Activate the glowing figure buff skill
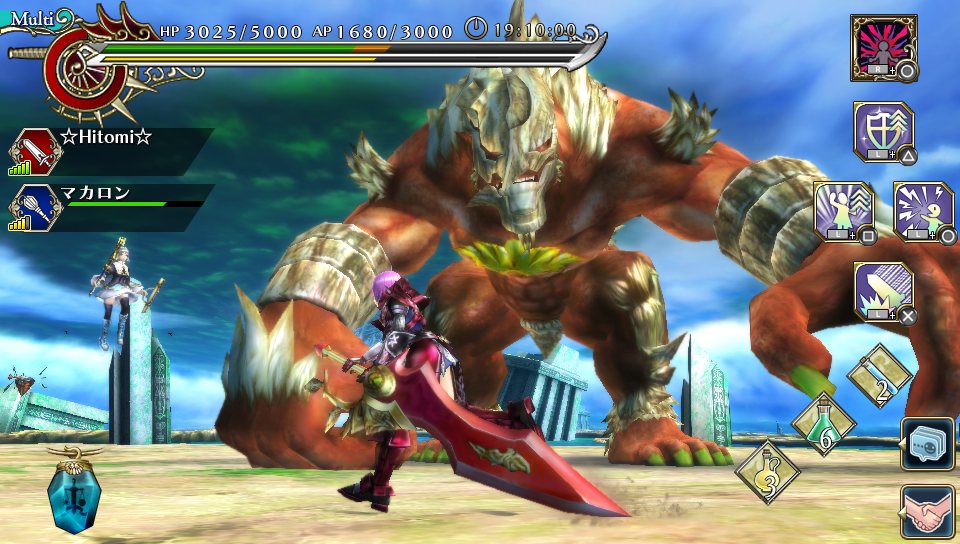960x544 pixels. 843,210
